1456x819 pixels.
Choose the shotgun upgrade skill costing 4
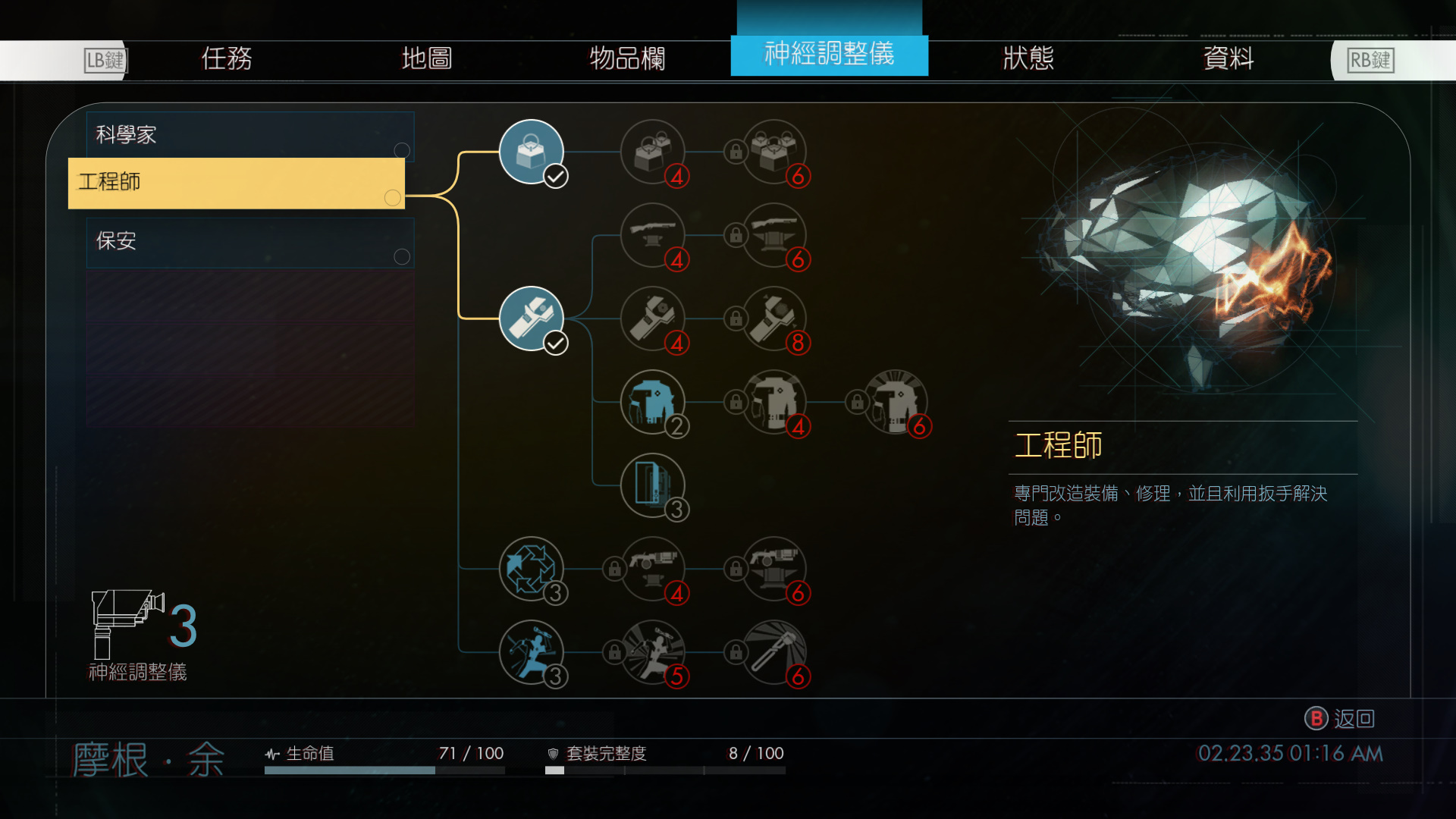click(652, 235)
